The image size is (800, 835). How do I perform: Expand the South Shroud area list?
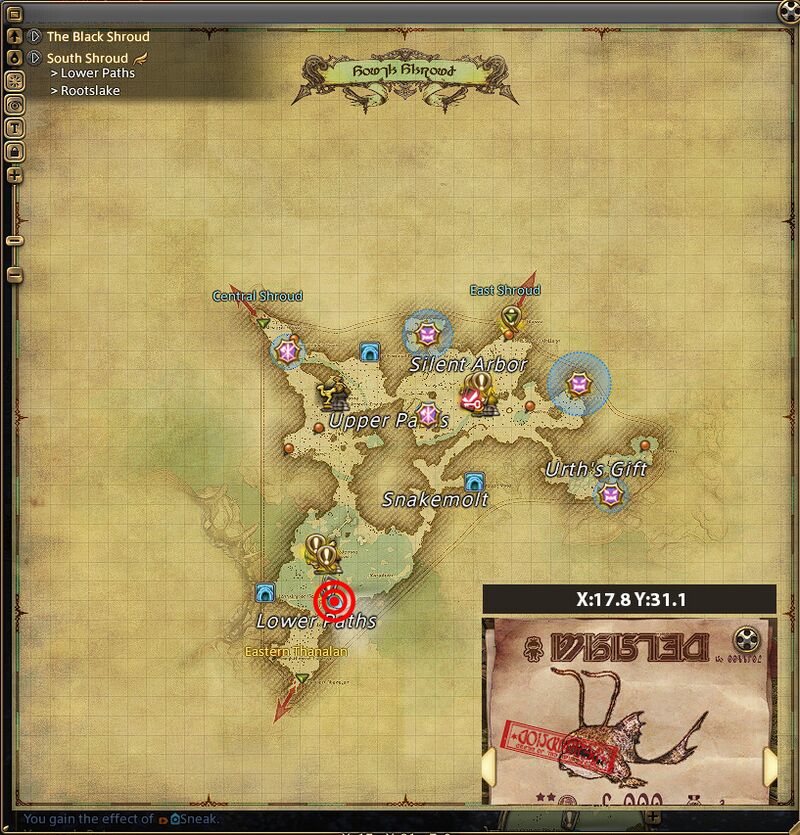(35, 58)
